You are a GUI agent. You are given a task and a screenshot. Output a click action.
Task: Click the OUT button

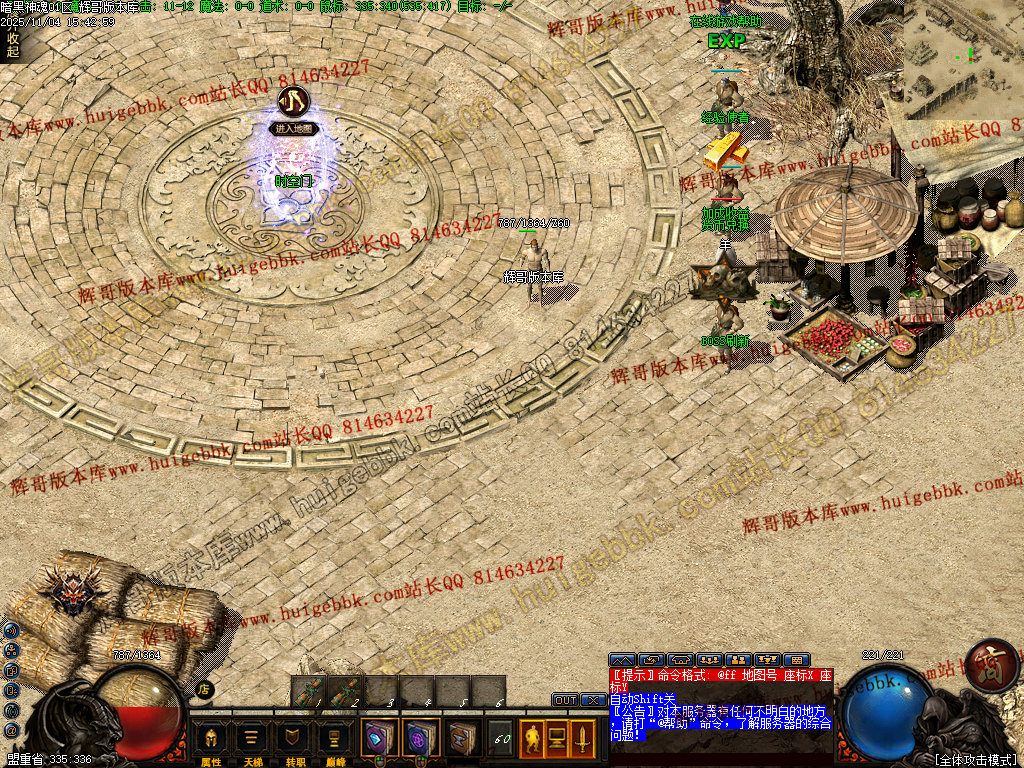pos(566,700)
